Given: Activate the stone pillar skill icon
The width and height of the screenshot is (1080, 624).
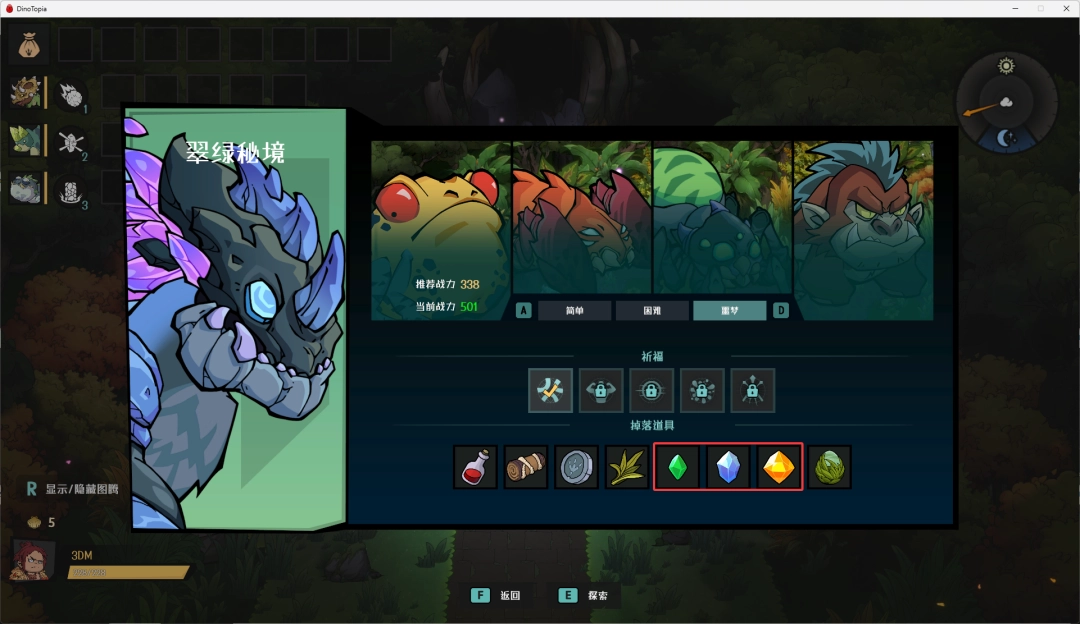Looking at the screenshot, I should point(70,189).
